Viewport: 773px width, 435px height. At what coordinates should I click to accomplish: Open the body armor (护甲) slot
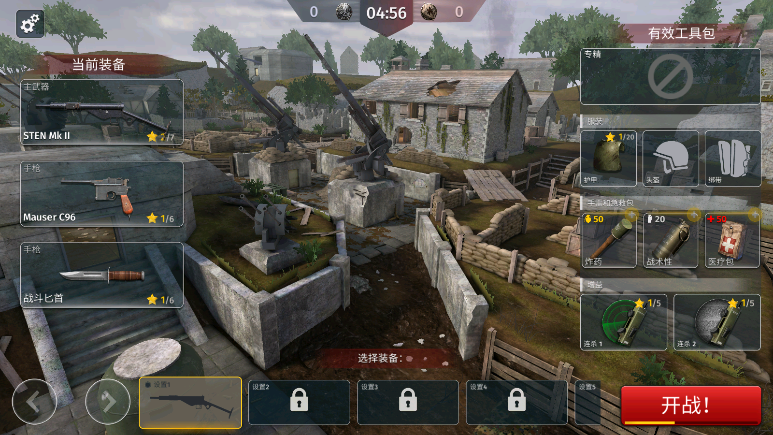click(609, 158)
